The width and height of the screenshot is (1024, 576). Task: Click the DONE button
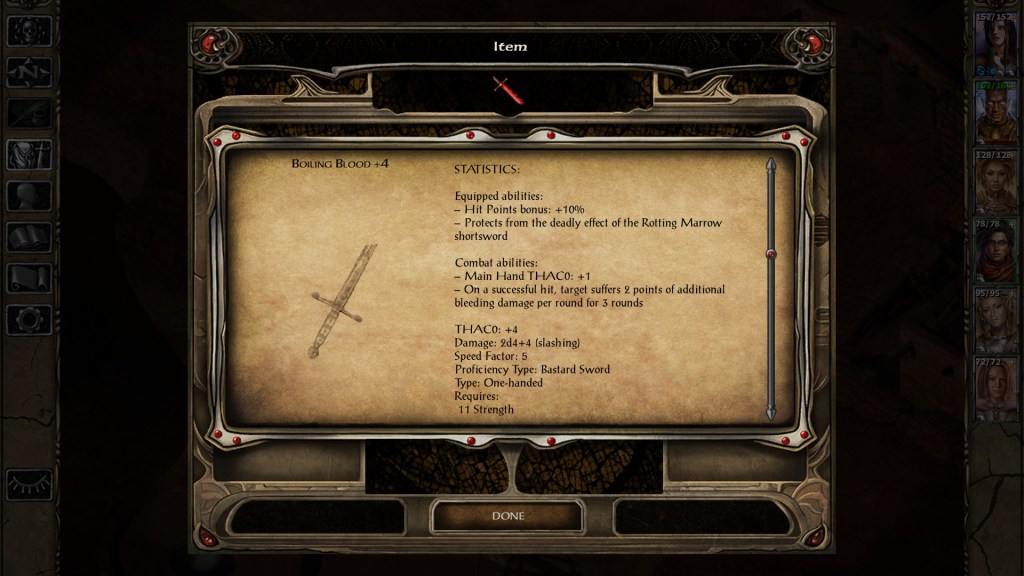[x=507, y=516]
